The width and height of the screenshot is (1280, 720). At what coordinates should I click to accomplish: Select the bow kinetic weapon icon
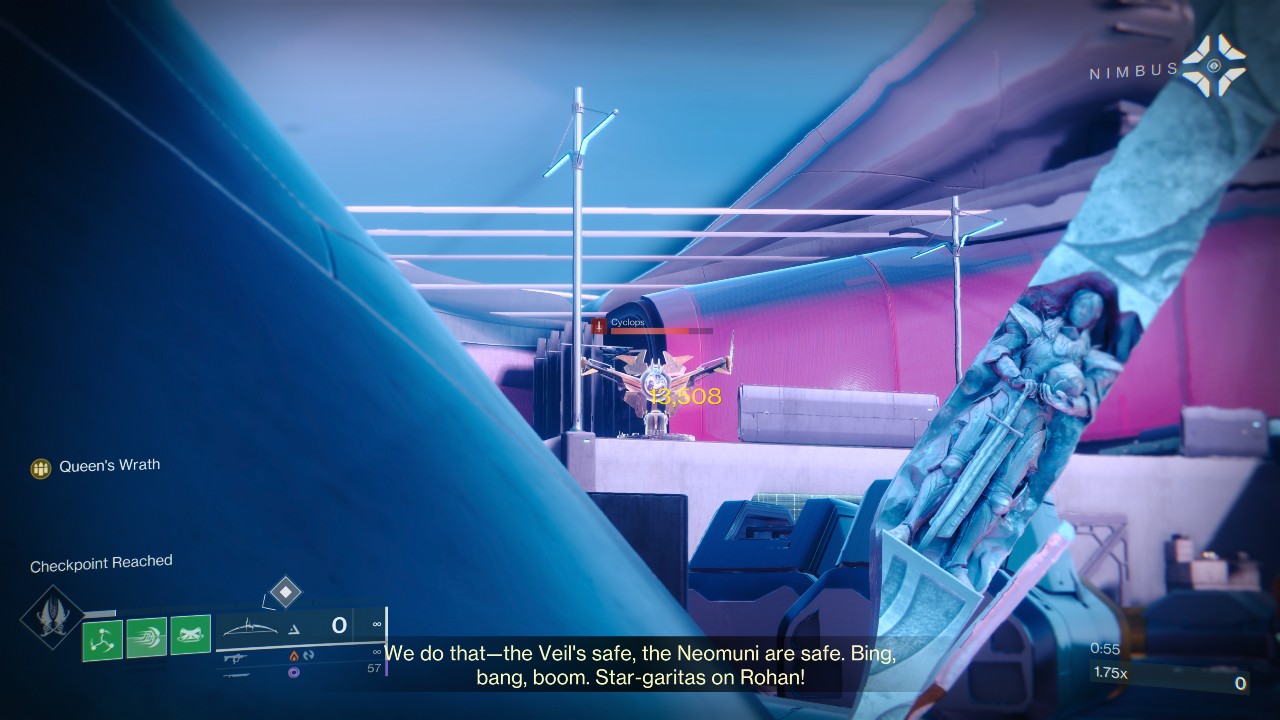tap(248, 628)
